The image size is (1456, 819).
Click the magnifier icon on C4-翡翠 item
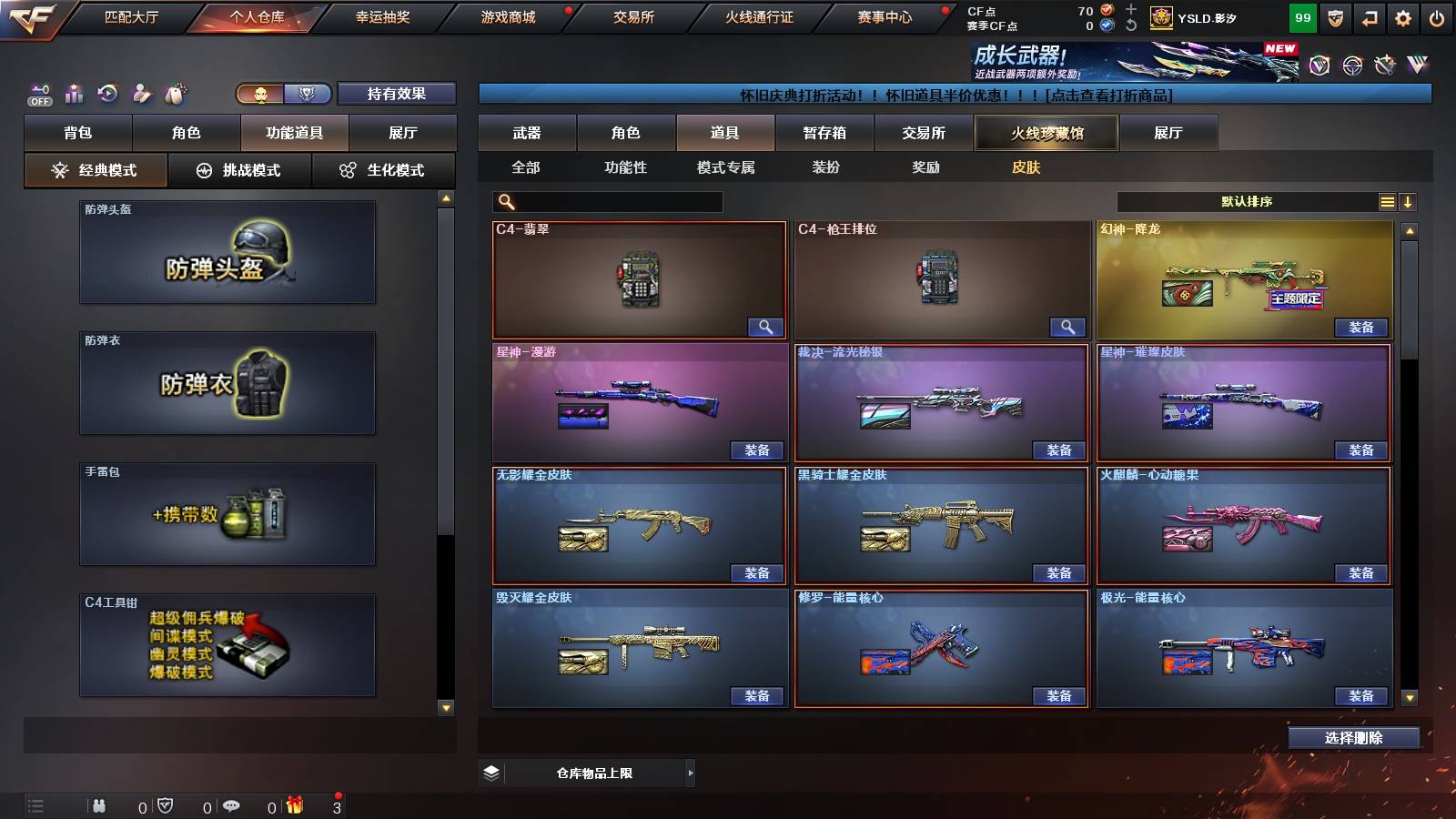coord(767,327)
